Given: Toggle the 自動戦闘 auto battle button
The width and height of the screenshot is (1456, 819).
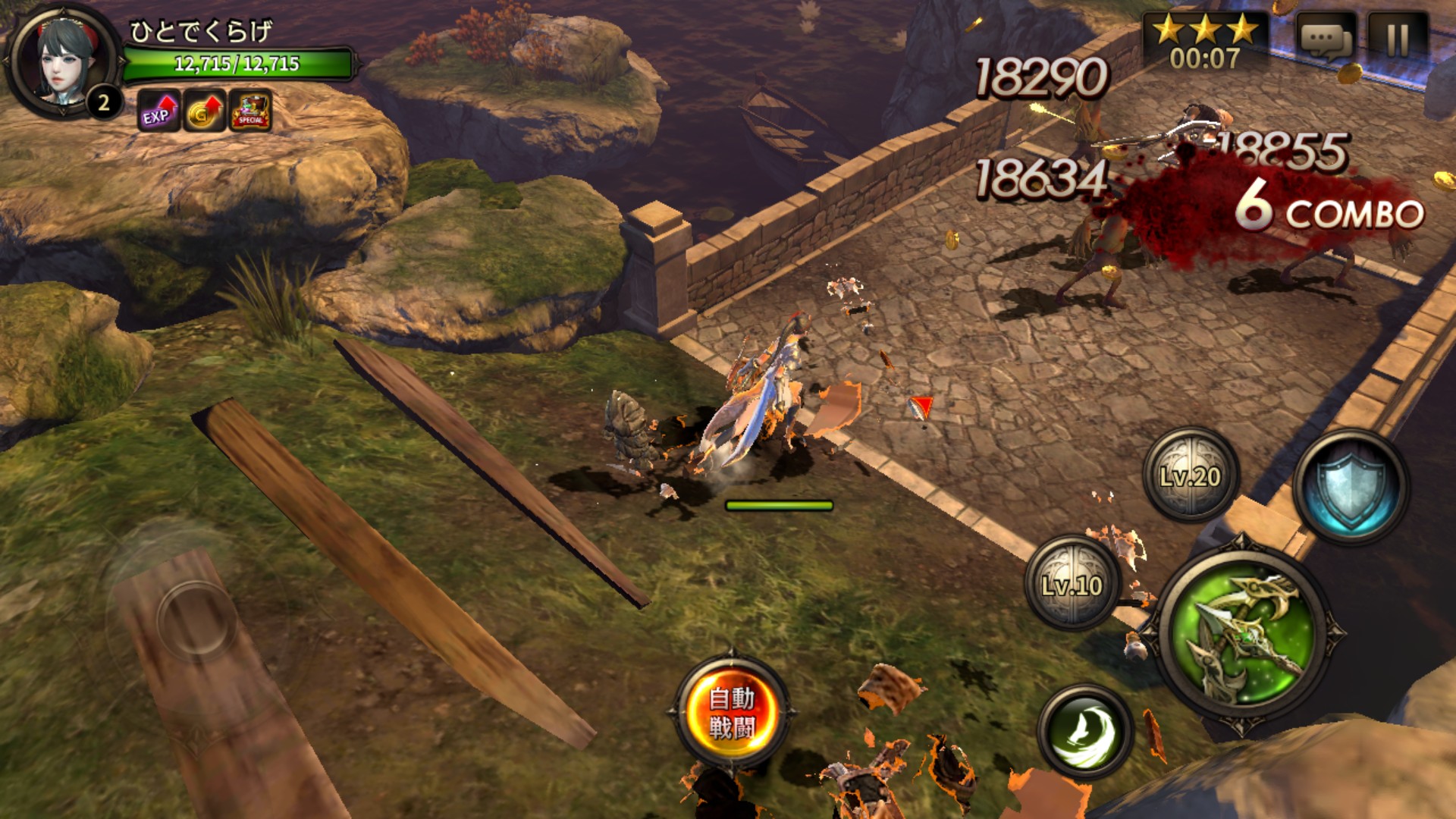Looking at the screenshot, I should pyautogui.click(x=731, y=712).
